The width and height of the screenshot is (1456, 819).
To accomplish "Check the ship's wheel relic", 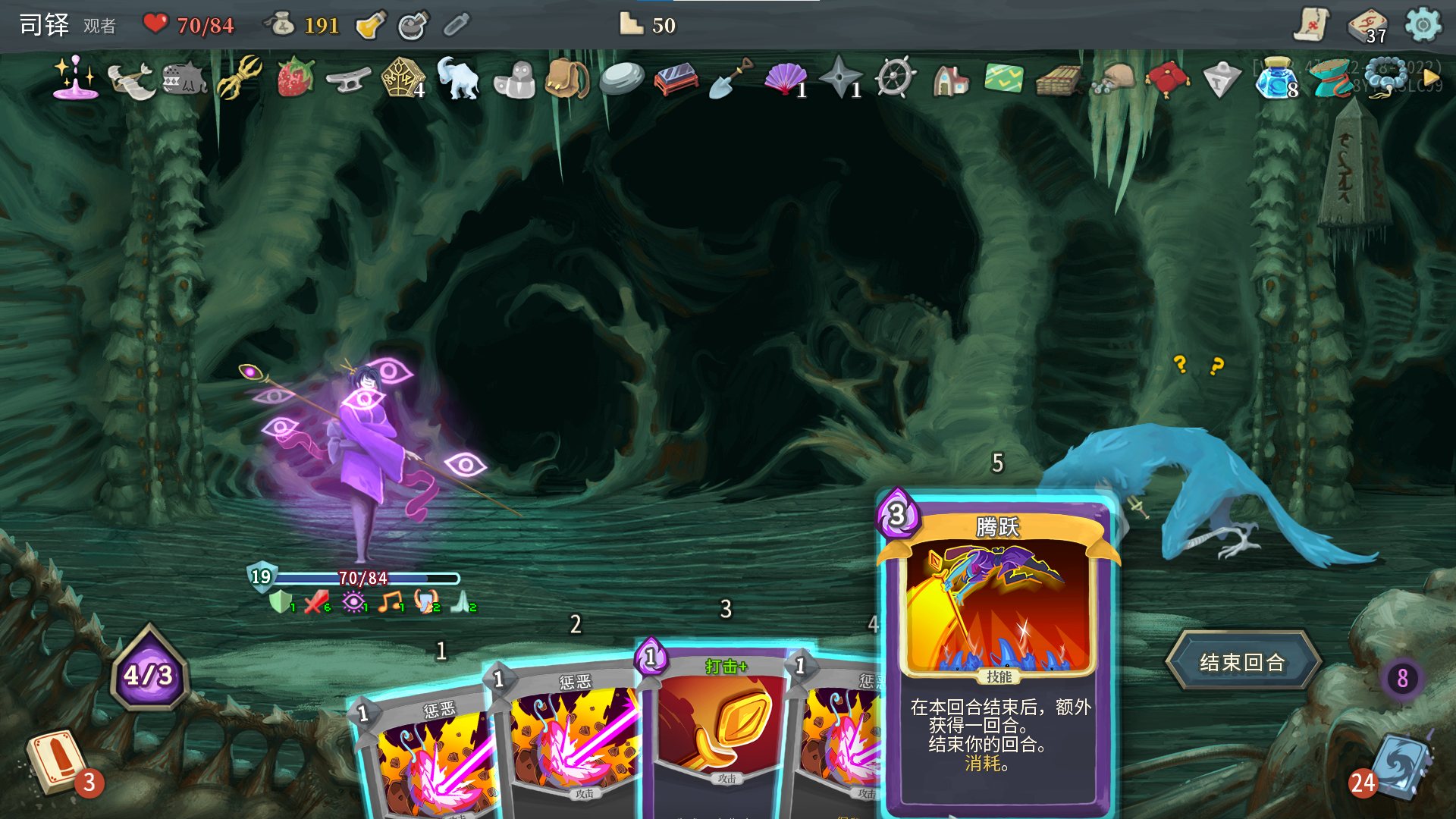I will coord(895,78).
